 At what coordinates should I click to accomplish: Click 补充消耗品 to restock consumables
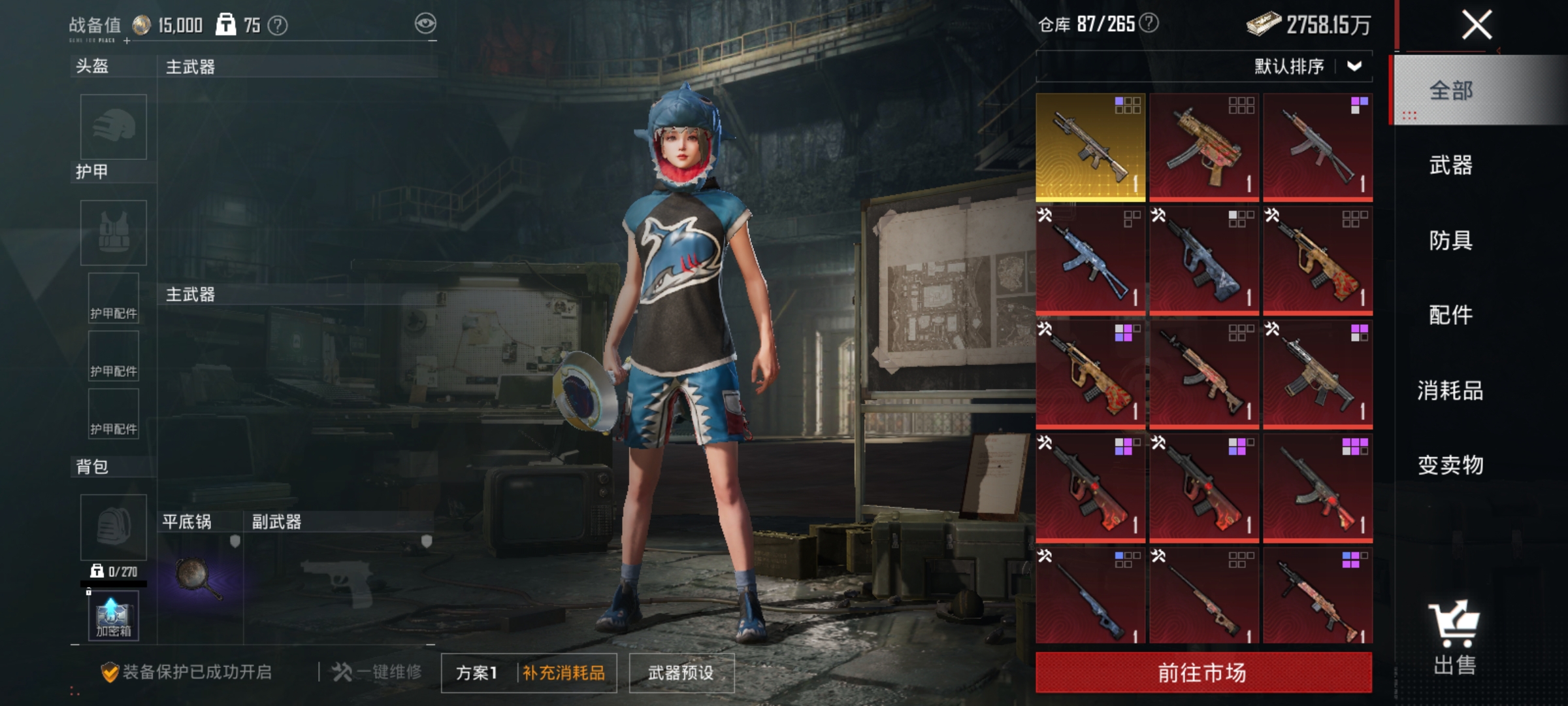(564, 673)
